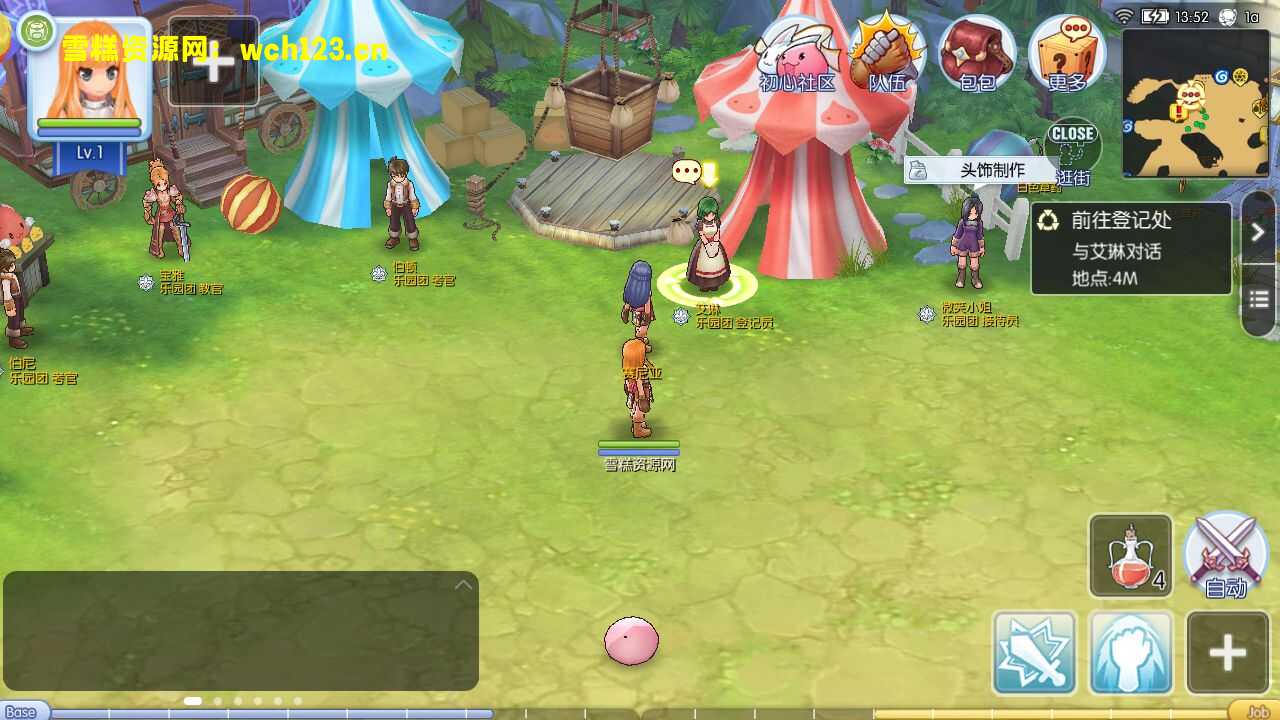Viewport: 1280px width, 720px height.
Task: Tap the green round icon above portrait
Action: (37, 31)
